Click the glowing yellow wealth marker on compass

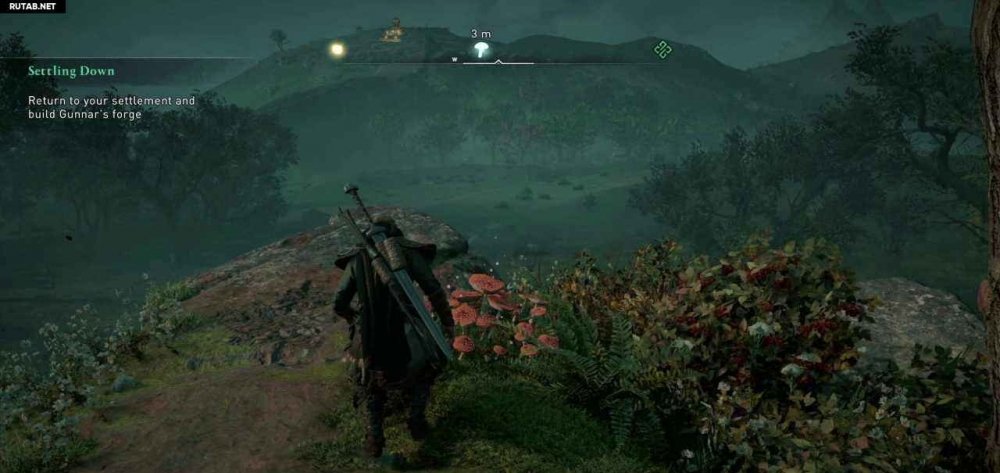tap(338, 48)
